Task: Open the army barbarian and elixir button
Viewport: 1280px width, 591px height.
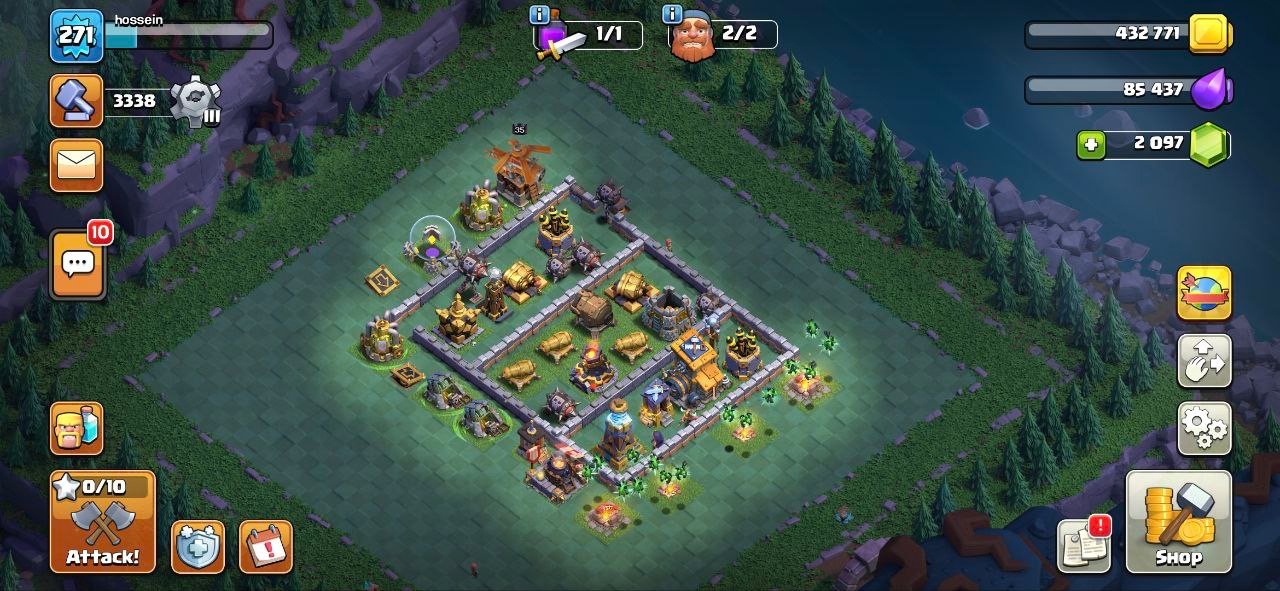Action: (x=77, y=429)
